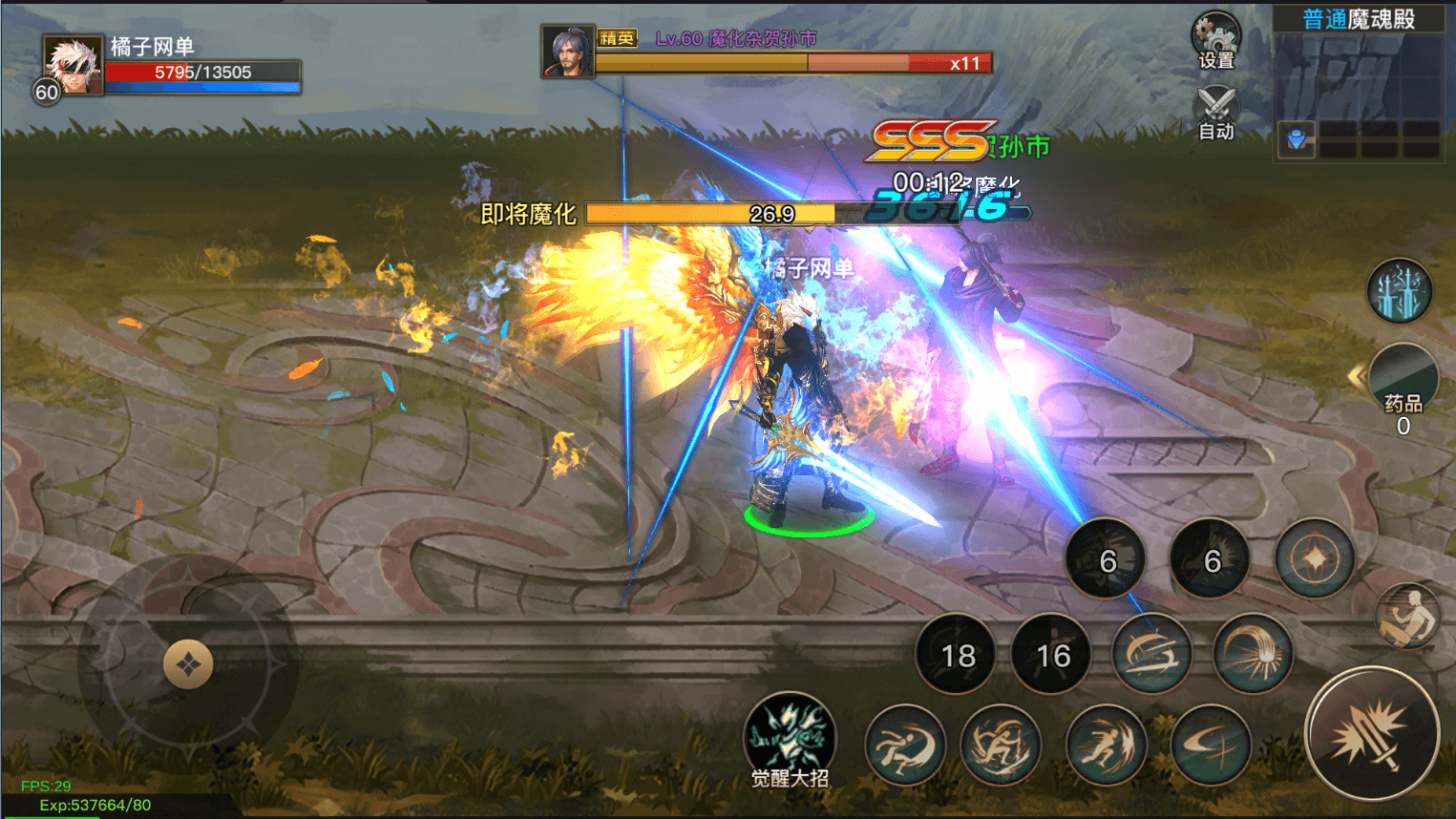
Task: Open the 设置 settings gear
Action: click(1215, 40)
